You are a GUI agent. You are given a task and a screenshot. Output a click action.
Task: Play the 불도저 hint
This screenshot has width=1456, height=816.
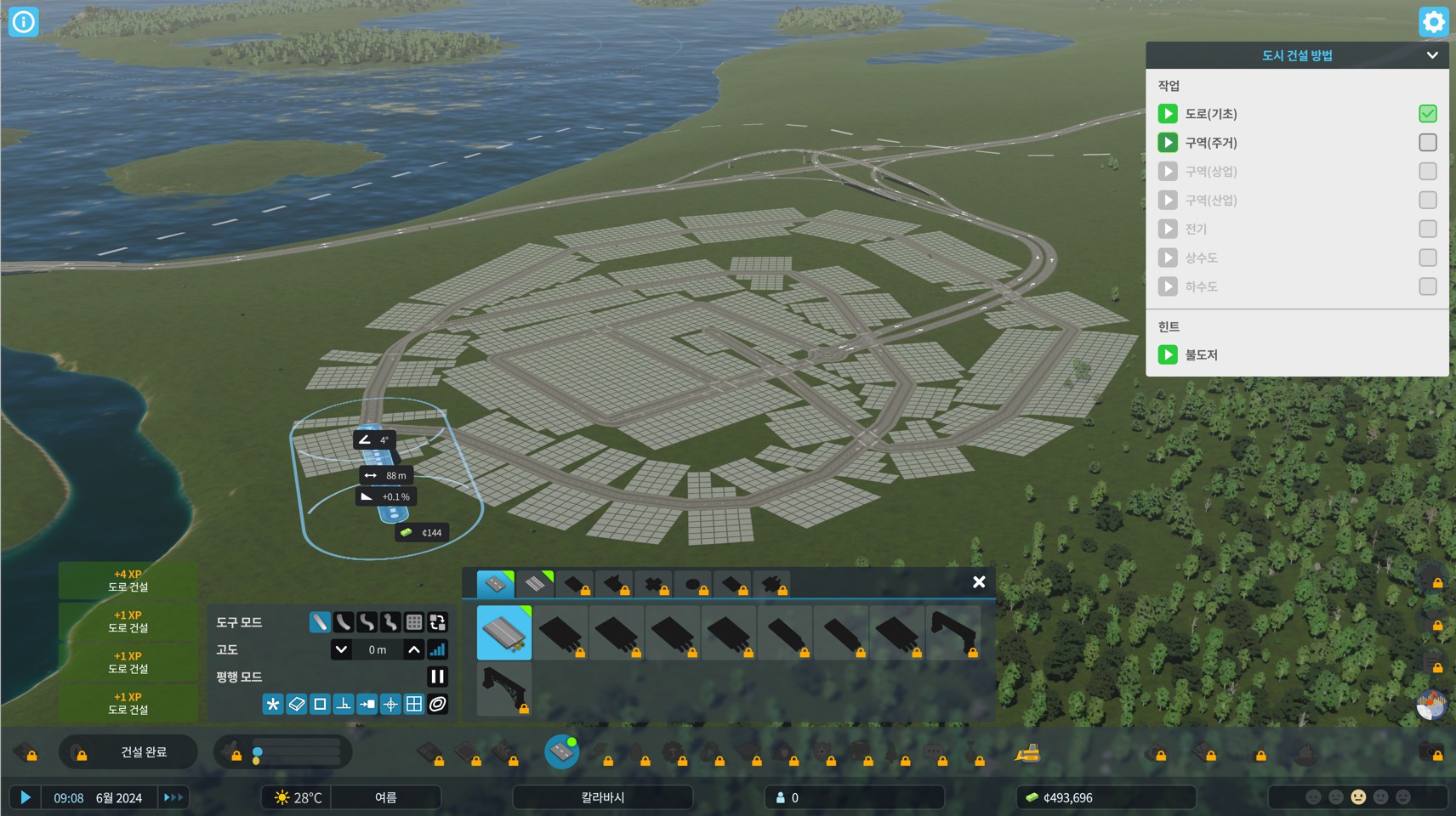(x=1168, y=354)
